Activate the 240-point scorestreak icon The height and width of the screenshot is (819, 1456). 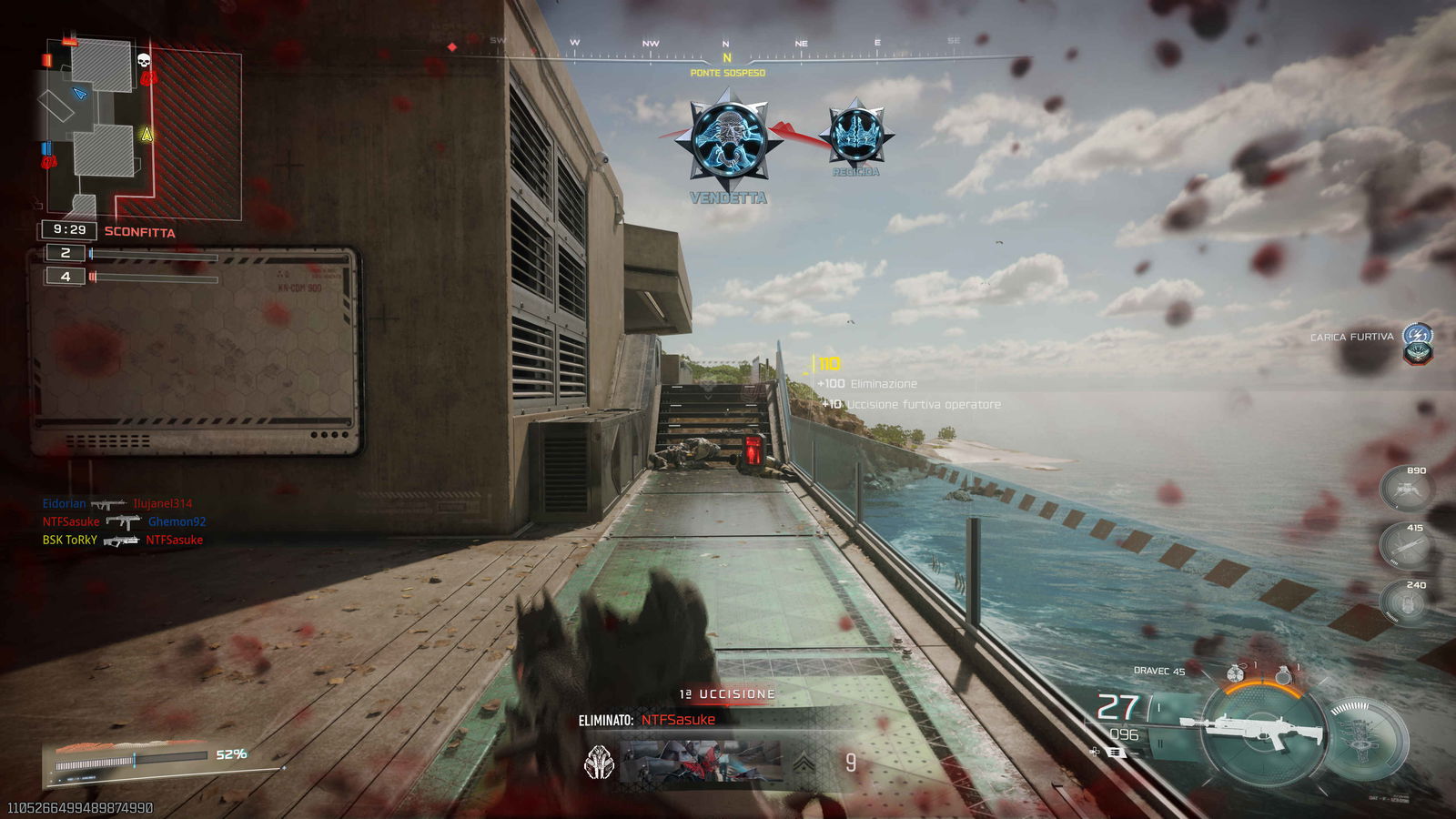[1407, 602]
